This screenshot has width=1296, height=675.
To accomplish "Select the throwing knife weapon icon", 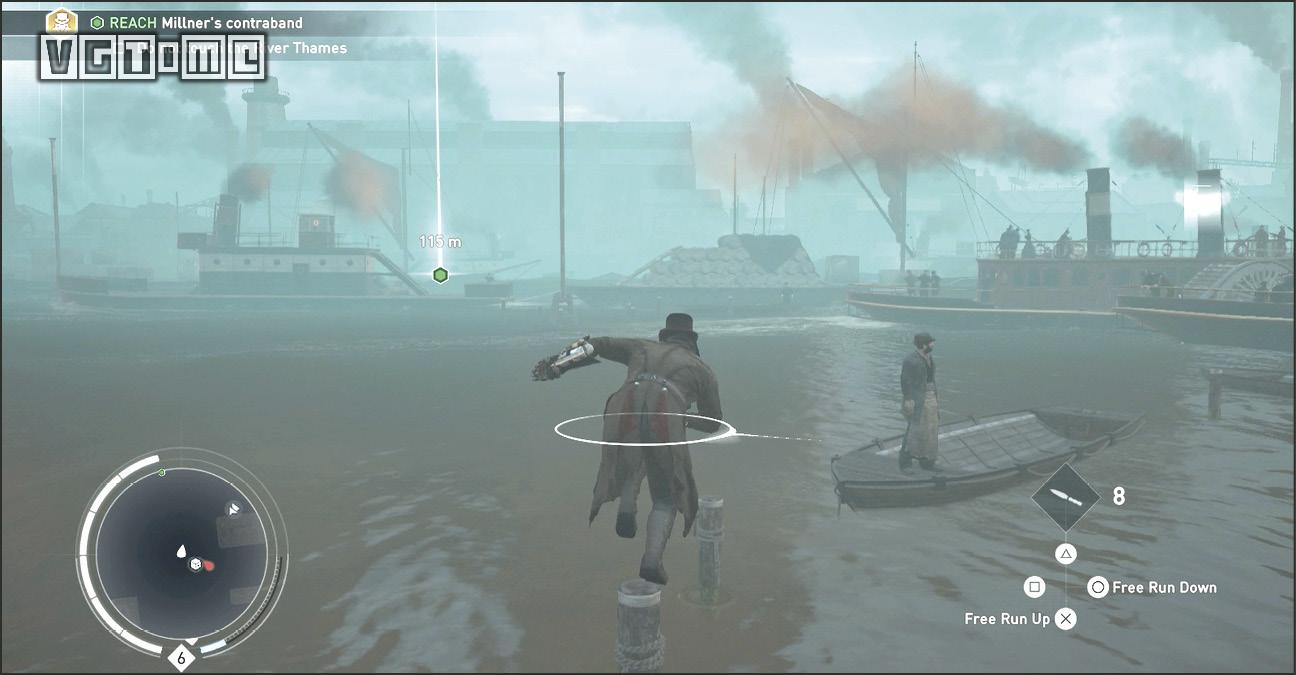I will point(1066,497).
